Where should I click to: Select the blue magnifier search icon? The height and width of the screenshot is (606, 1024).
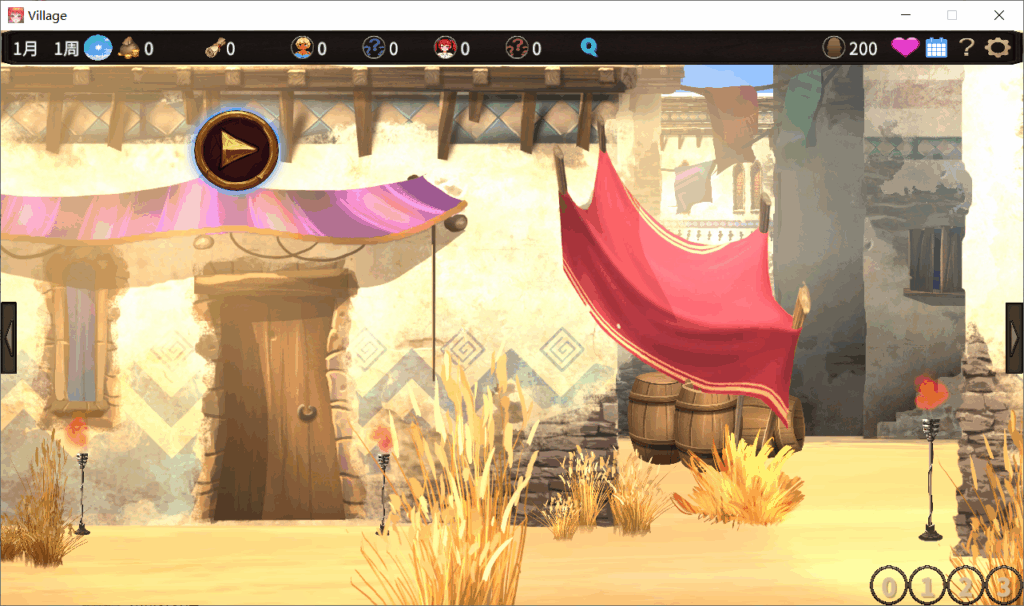coord(589,47)
